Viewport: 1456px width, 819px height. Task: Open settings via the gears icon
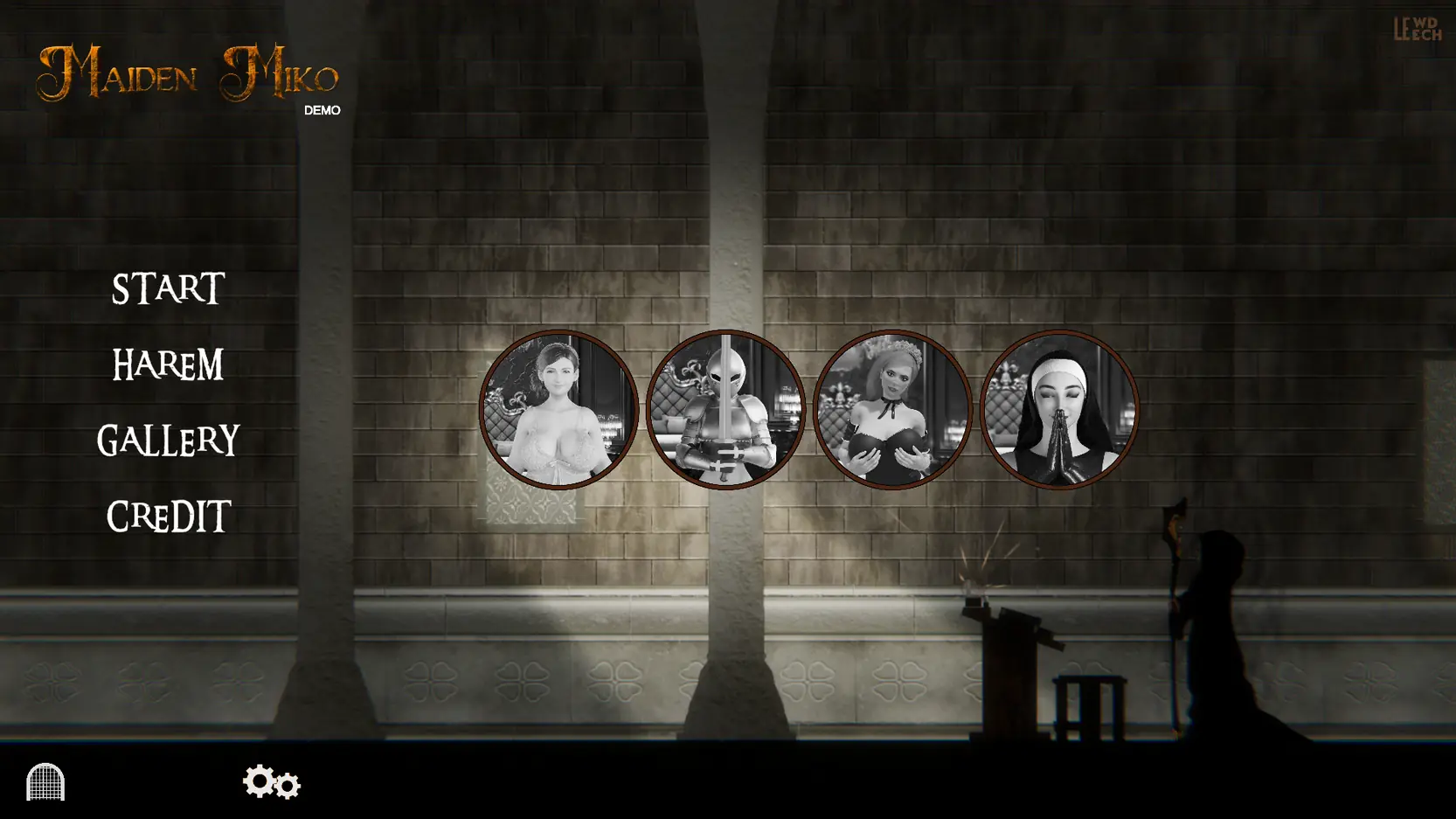pos(271,781)
